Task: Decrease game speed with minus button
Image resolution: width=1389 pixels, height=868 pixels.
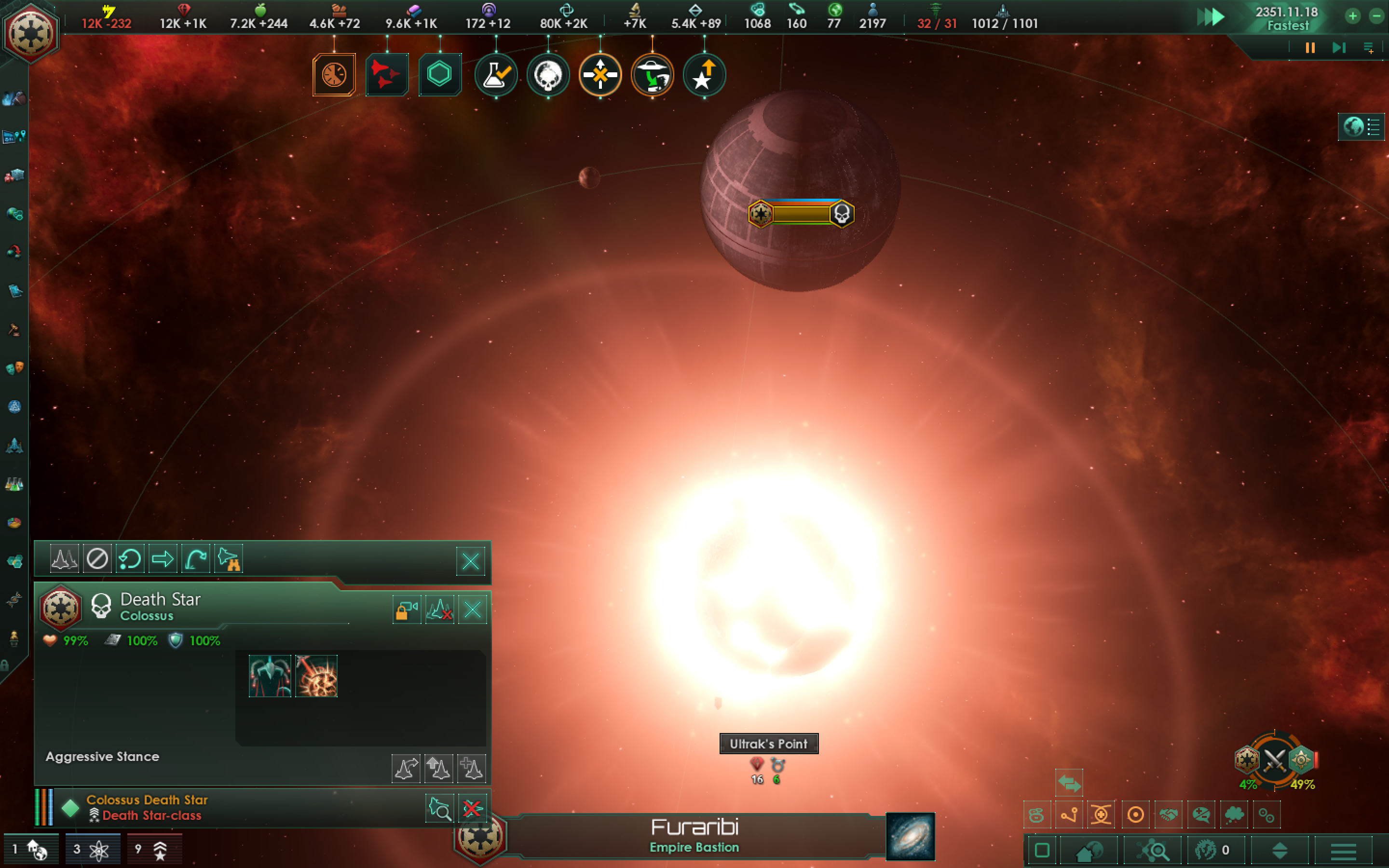Action: [1376, 16]
